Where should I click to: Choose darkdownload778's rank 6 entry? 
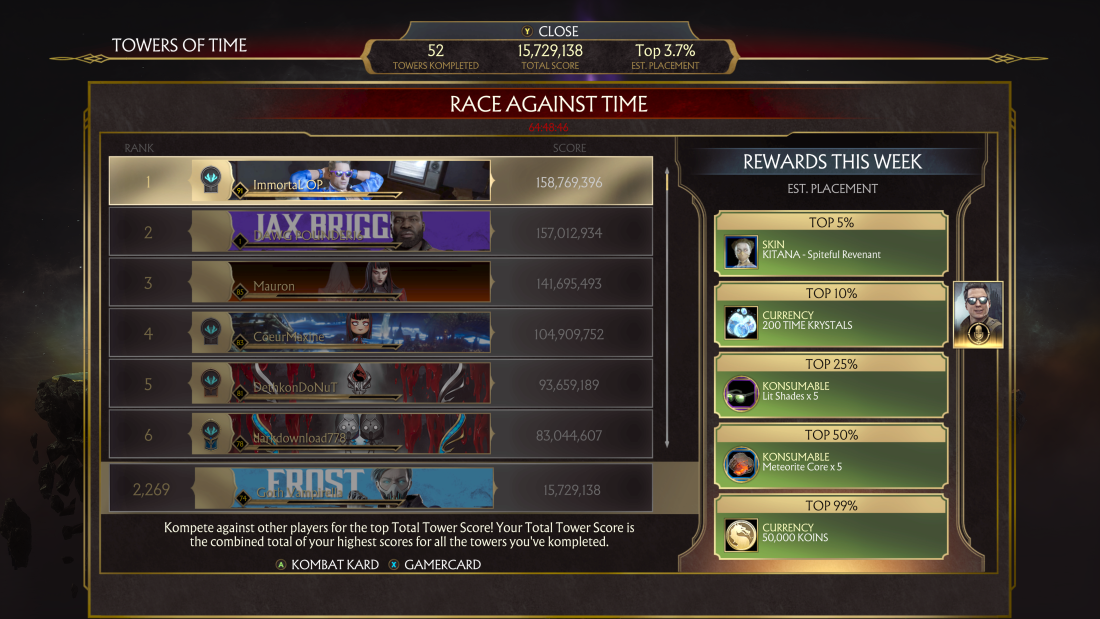click(380, 434)
